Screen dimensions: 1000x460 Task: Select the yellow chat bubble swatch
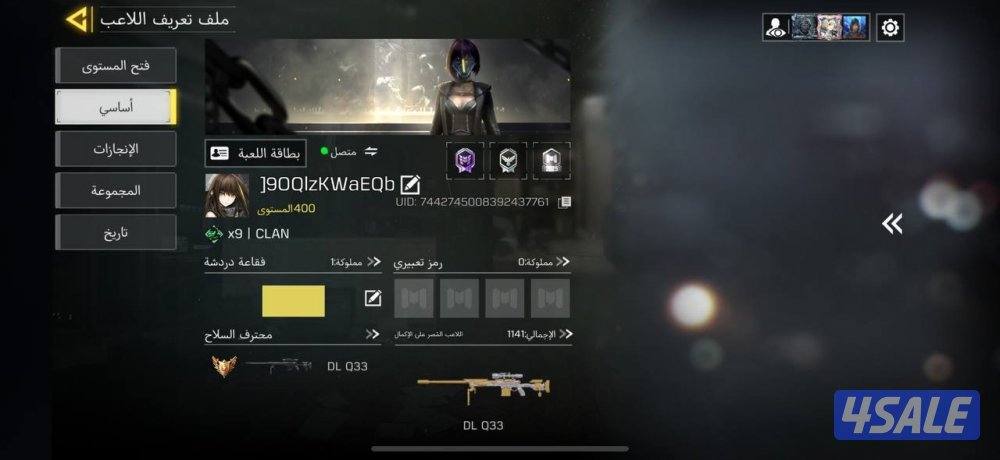(x=293, y=301)
